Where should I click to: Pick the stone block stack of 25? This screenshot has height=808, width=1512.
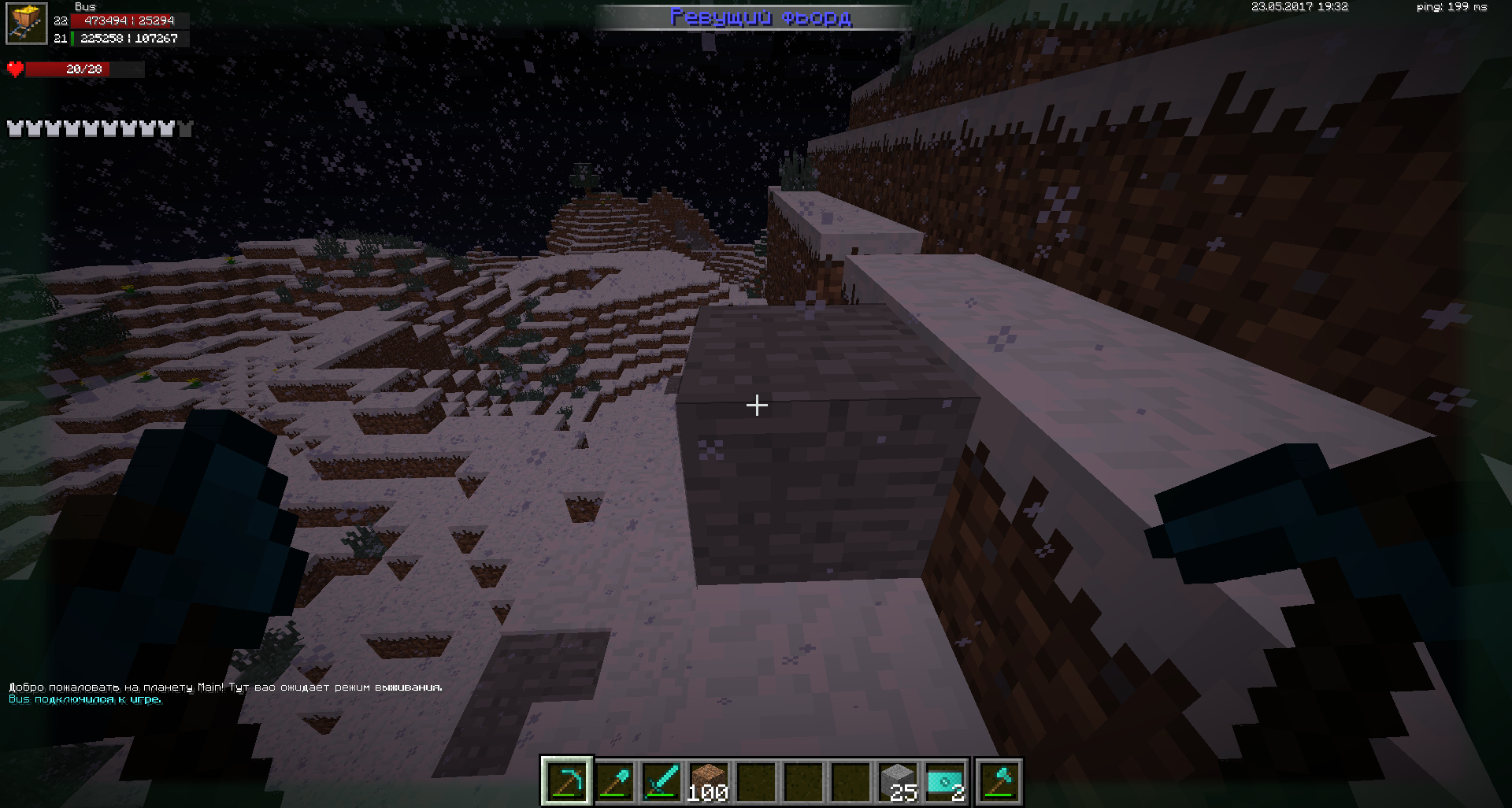tap(898, 781)
